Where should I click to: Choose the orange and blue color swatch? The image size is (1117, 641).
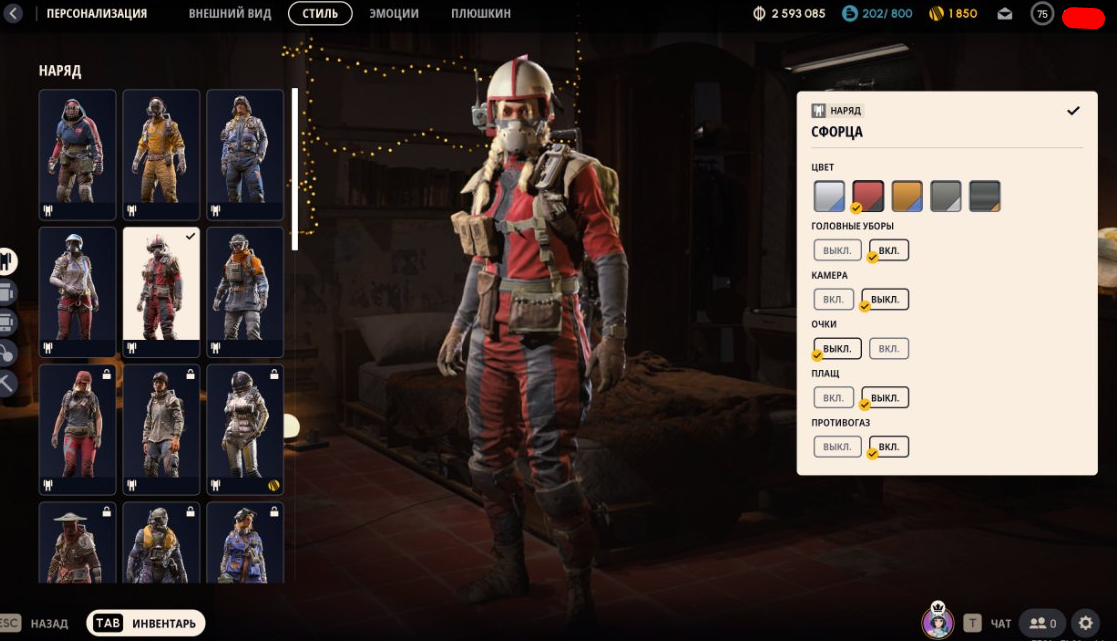click(x=907, y=196)
